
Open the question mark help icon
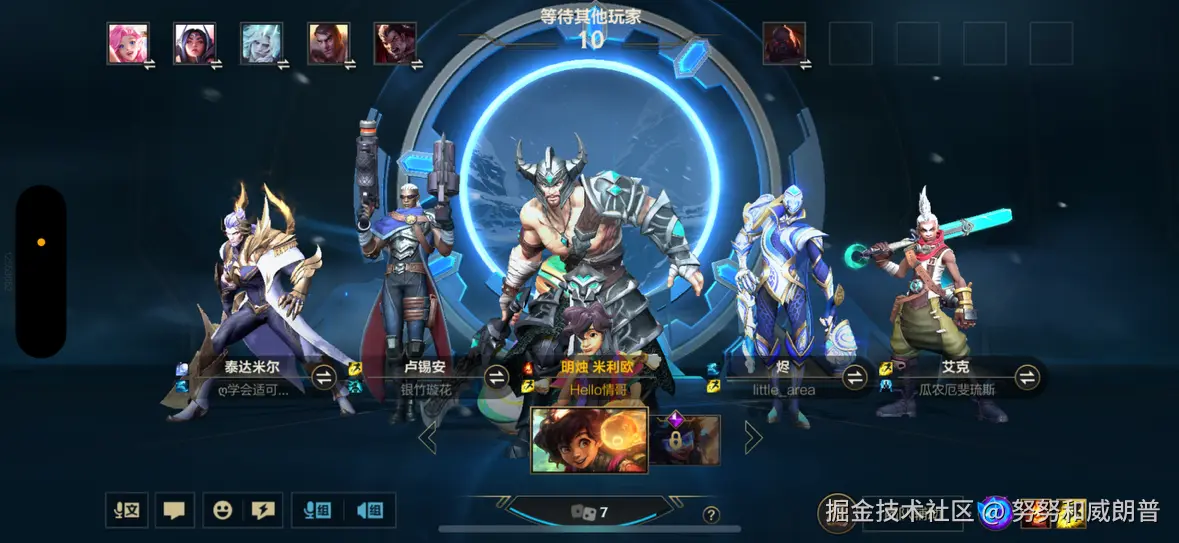coord(711,515)
